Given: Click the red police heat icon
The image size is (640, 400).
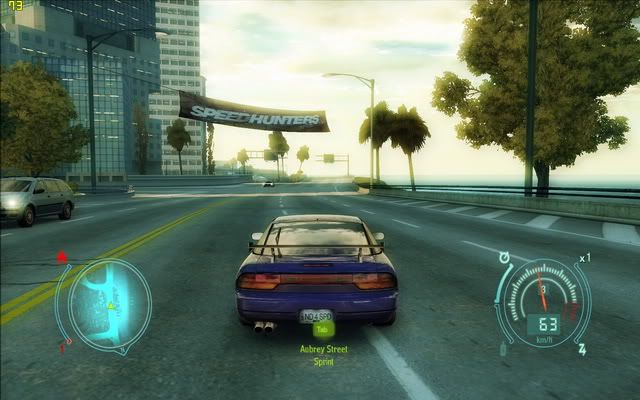Looking at the screenshot, I should coord(63,256).
